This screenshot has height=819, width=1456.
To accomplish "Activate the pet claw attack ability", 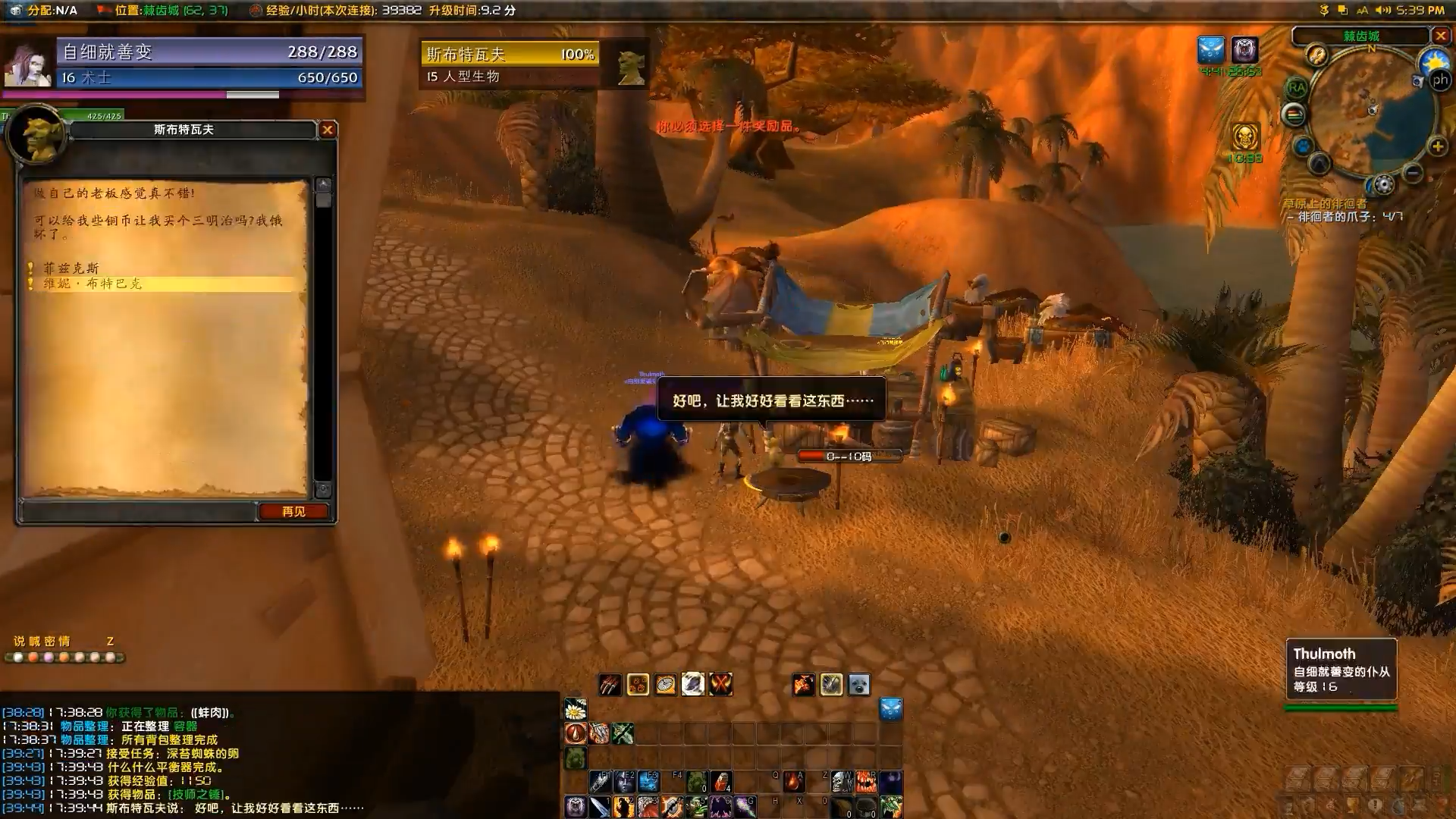I will (610, 685).
